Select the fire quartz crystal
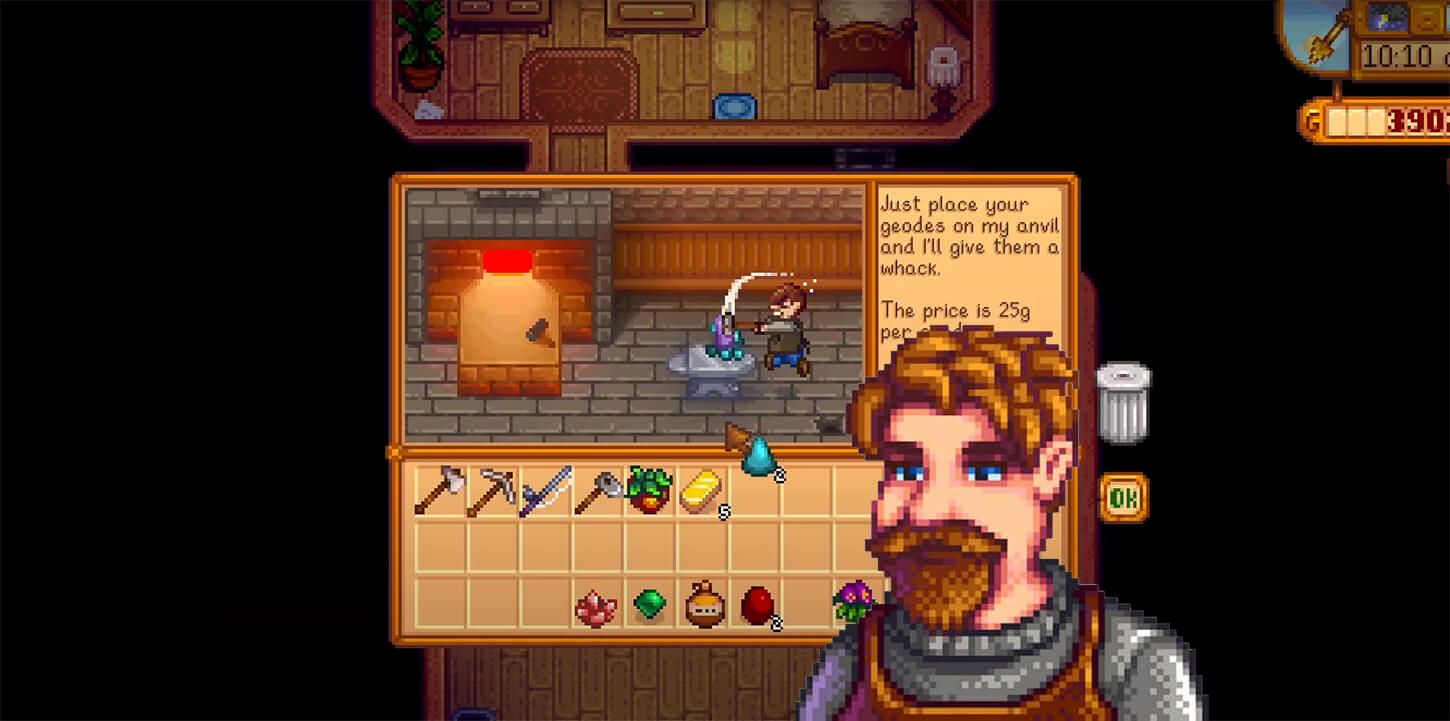This screenshot has width=1450, height=721. click(x=597, y=601)
